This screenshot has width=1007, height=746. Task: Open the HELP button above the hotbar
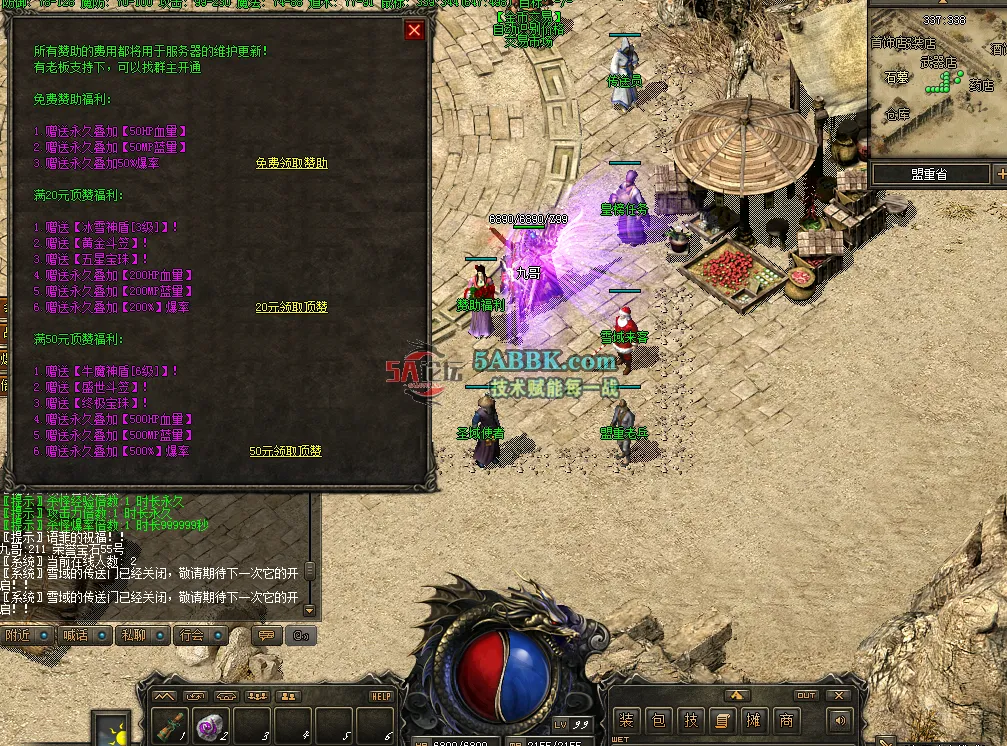pyautogui.click(x=382, y=696)
